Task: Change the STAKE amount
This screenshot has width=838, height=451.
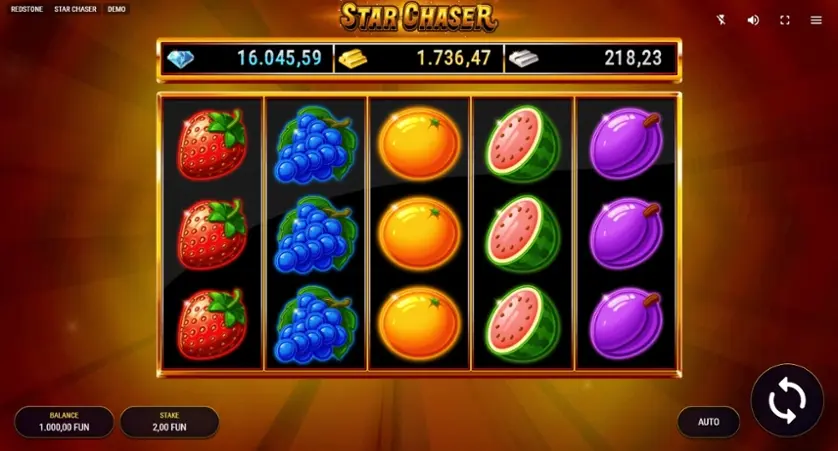Action: (x=169, y=421)
